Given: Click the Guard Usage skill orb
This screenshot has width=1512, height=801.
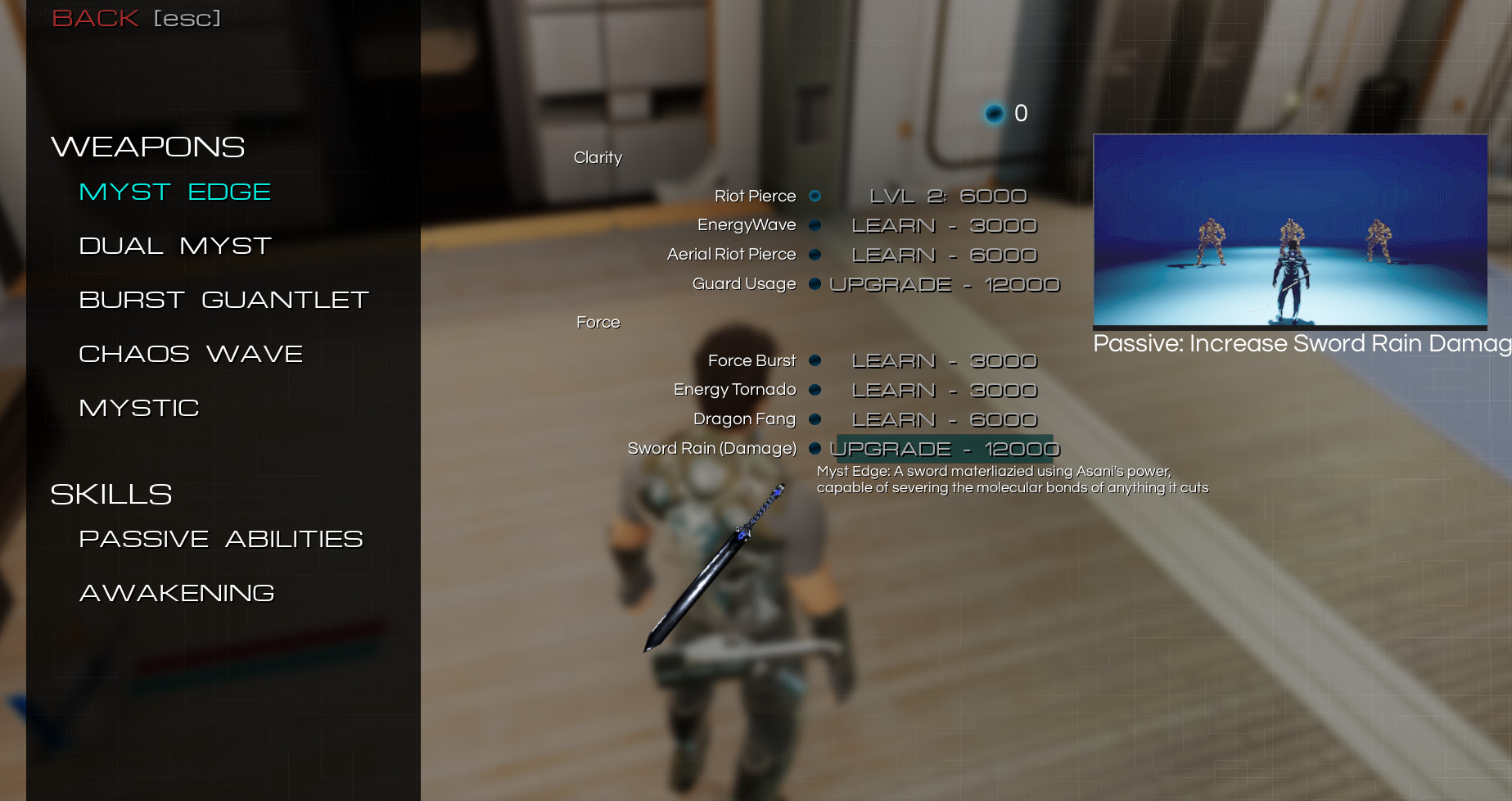Looking at the screenshot, I should point(815,284).
